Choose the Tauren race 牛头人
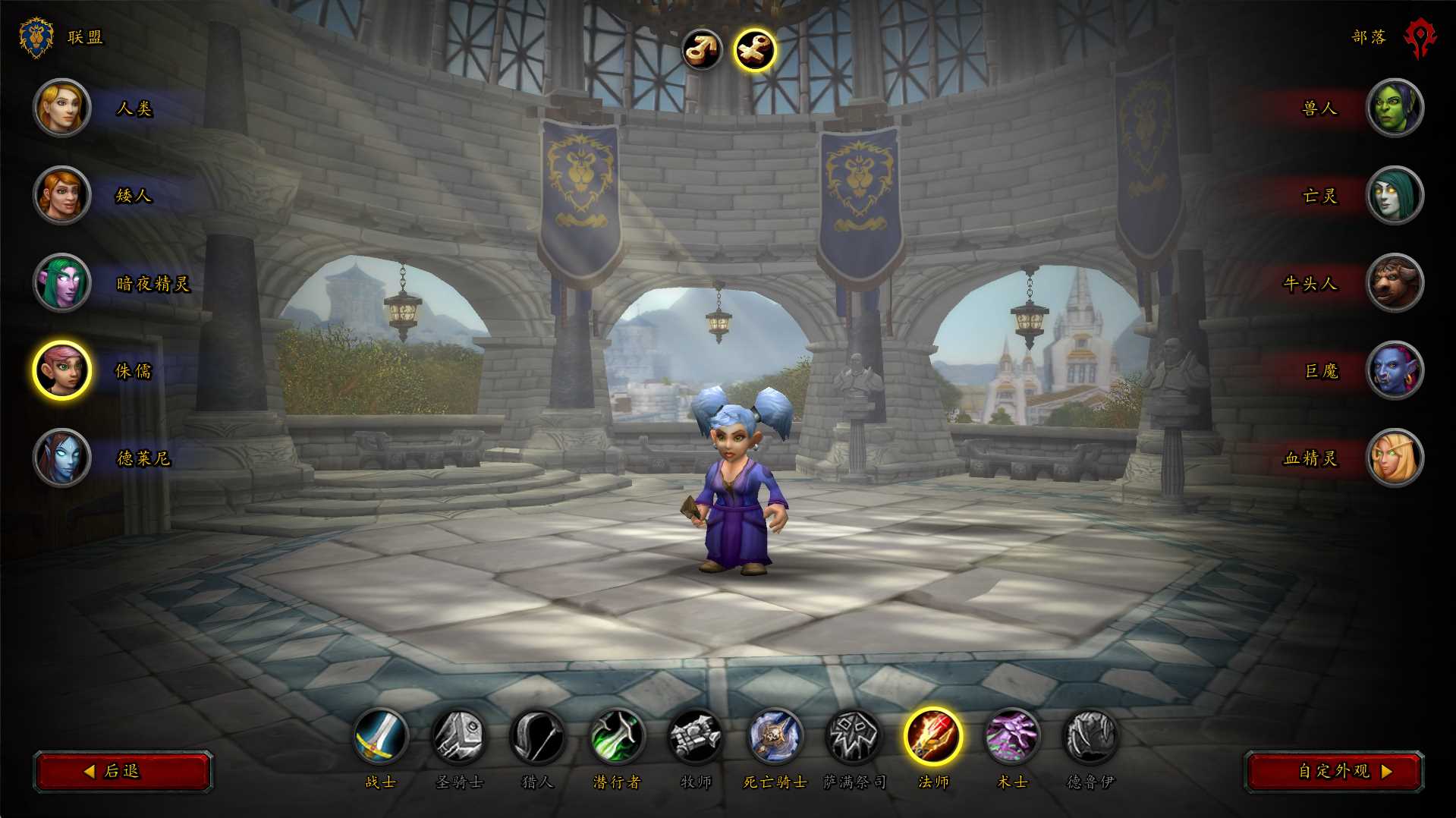Viewport: 1456px width, 818px height. (x=1394, y=283)
